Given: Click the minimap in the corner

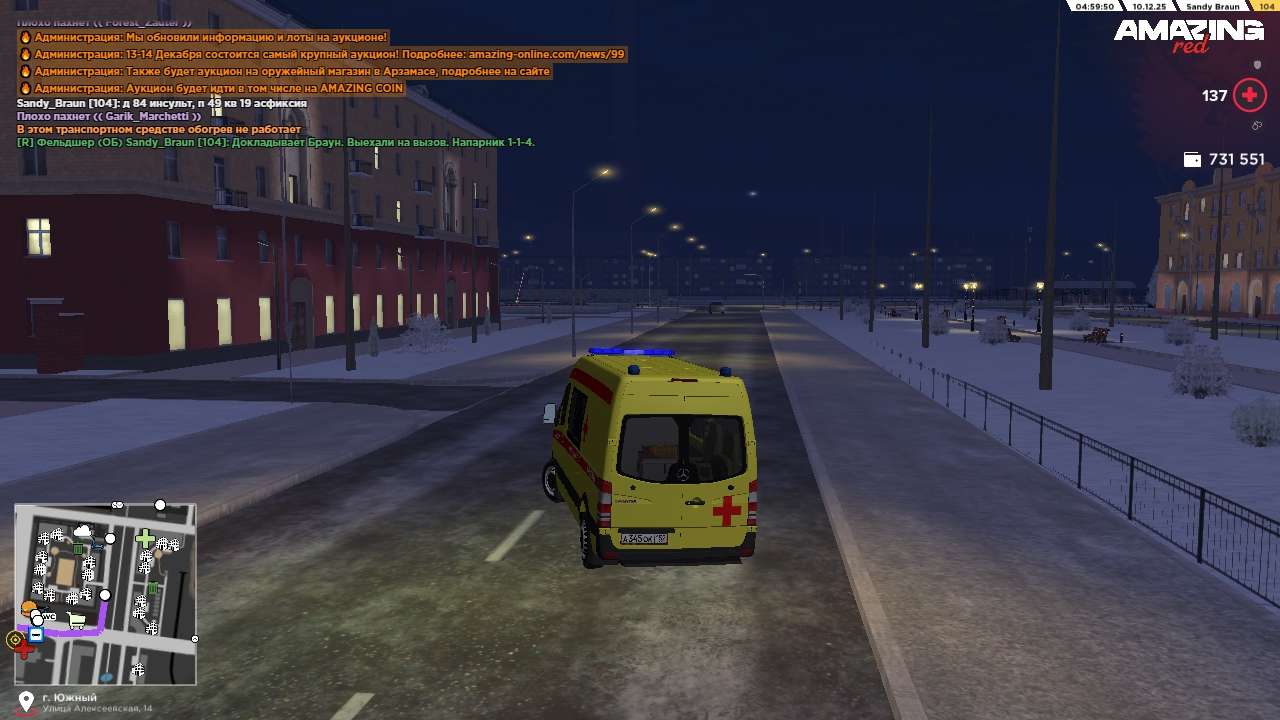Looking at the screenshot, I should [105, 594].
